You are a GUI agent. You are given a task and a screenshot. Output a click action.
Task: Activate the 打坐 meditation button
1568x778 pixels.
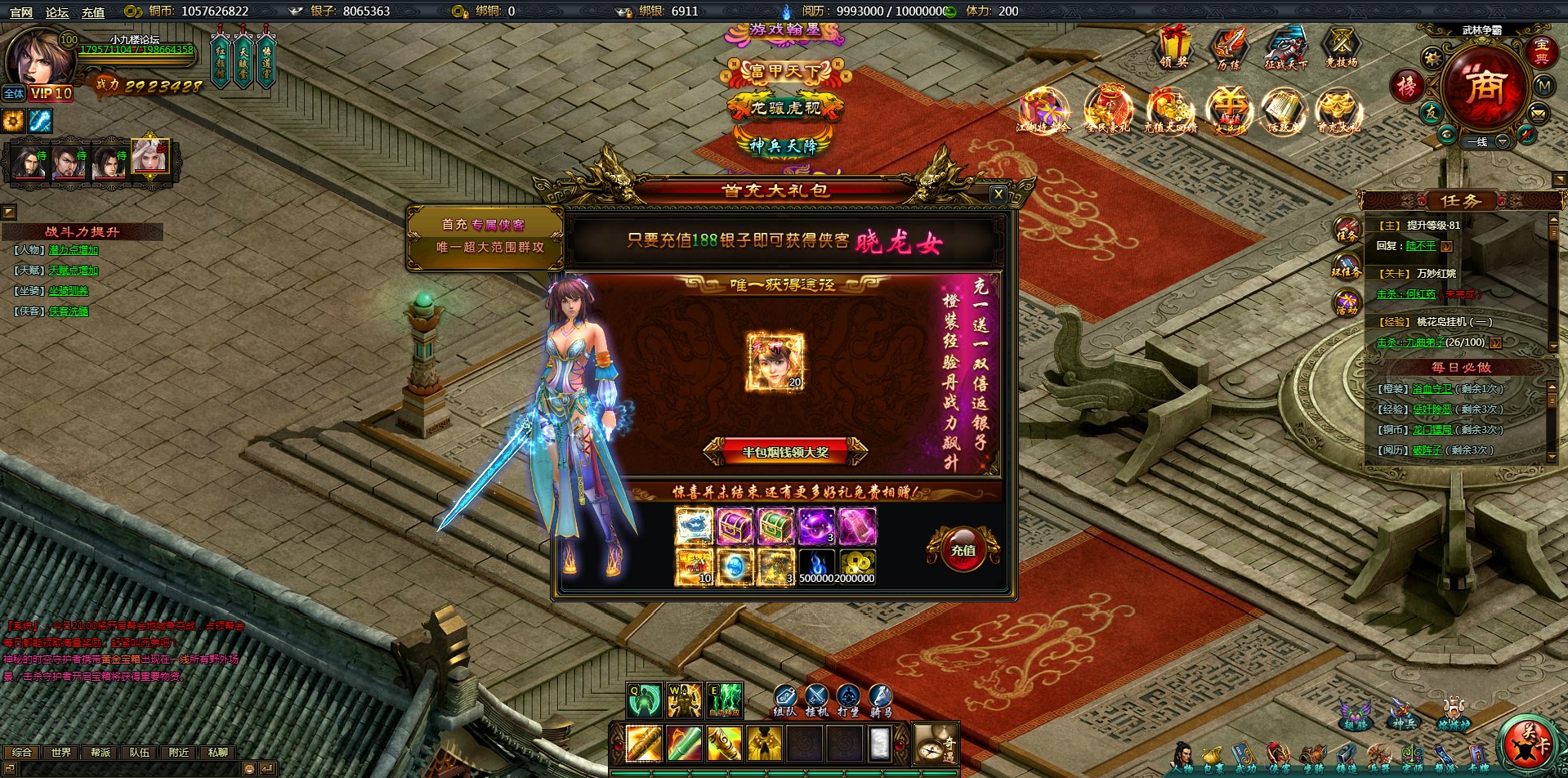(848, 700)
